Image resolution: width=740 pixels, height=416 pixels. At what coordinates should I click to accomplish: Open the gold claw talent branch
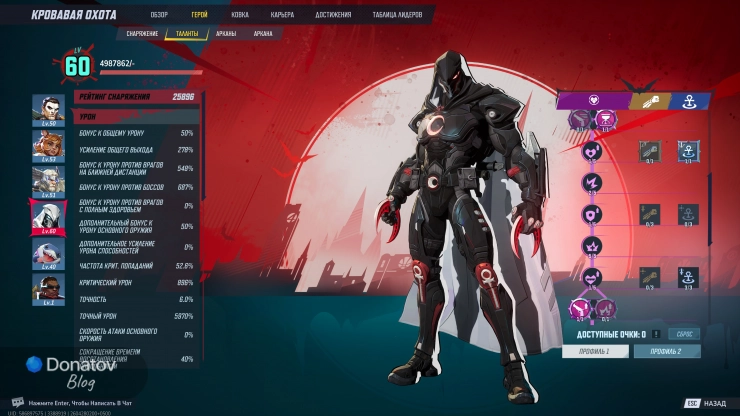tap(647, 100)
